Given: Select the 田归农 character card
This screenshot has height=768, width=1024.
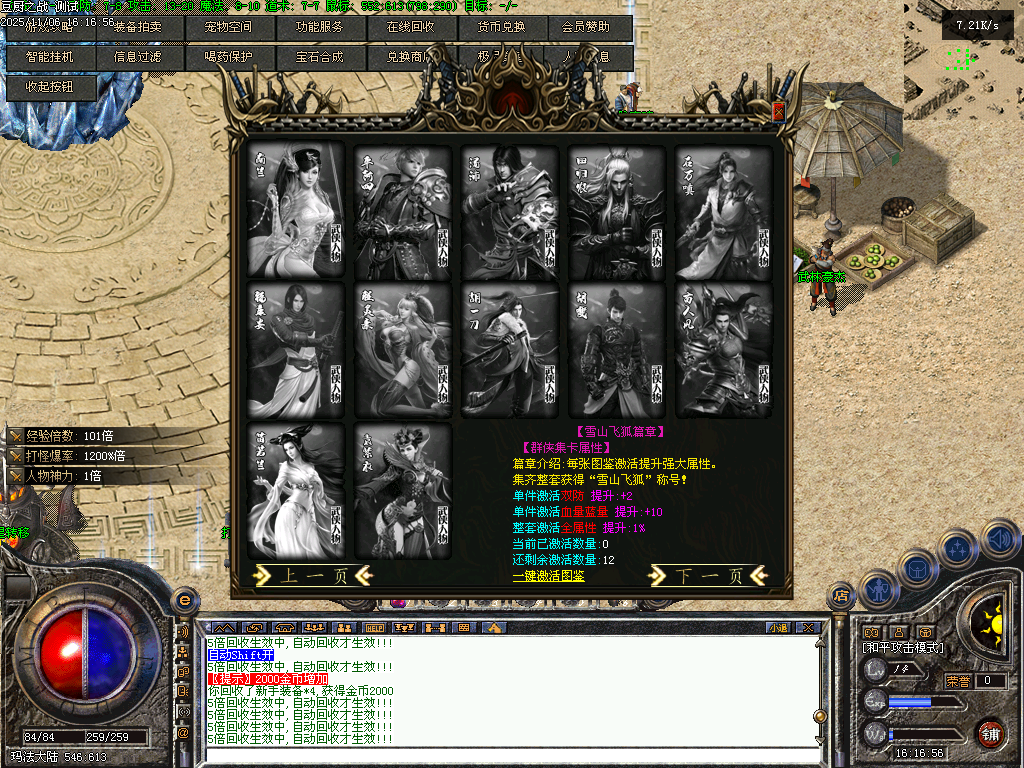Looking at the screenshot, I should (617, 211).
